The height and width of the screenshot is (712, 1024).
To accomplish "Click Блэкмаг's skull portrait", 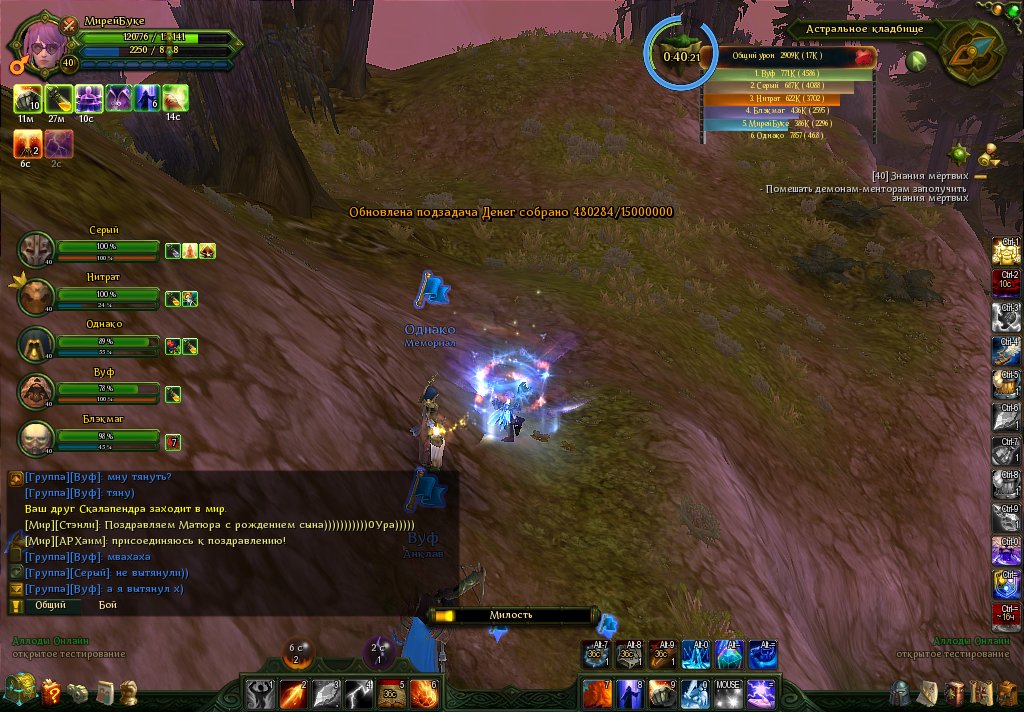I will [37, 439].
